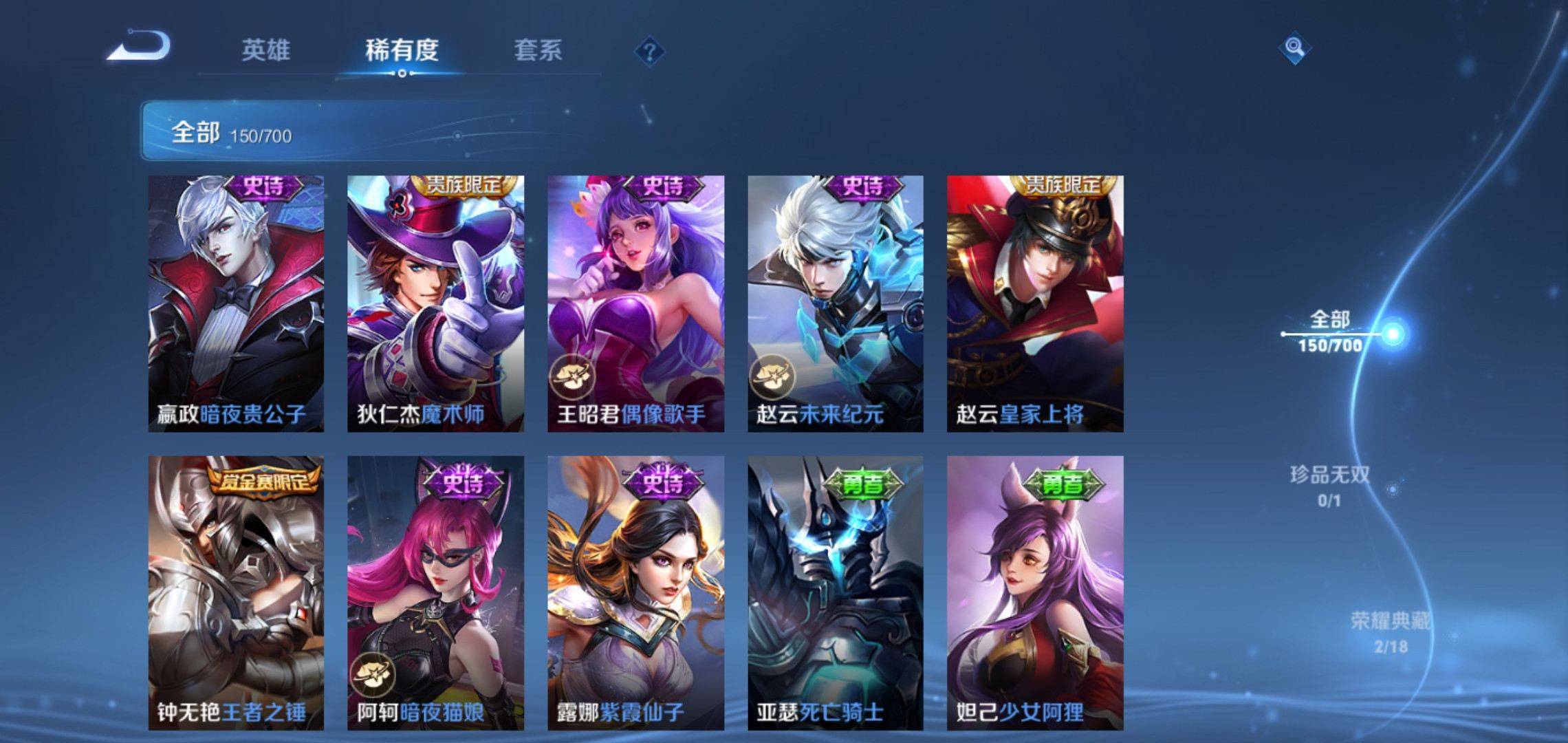The image size is (1568, 743).
Task: Select the 钟无艳 王者之锤 skin card
Action: (x=236, y=592)
